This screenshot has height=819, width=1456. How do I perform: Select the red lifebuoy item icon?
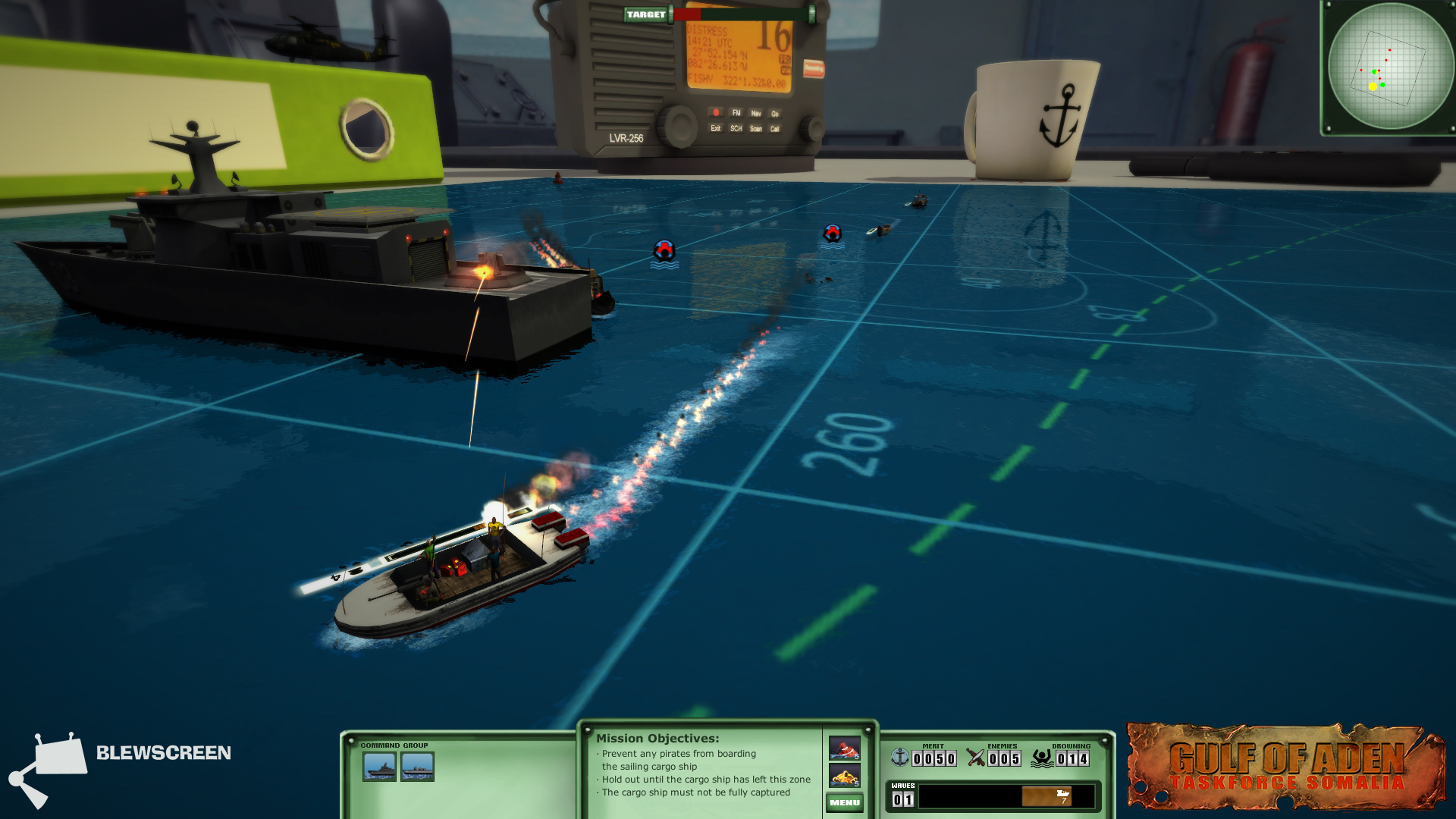[x=844, y=748]
